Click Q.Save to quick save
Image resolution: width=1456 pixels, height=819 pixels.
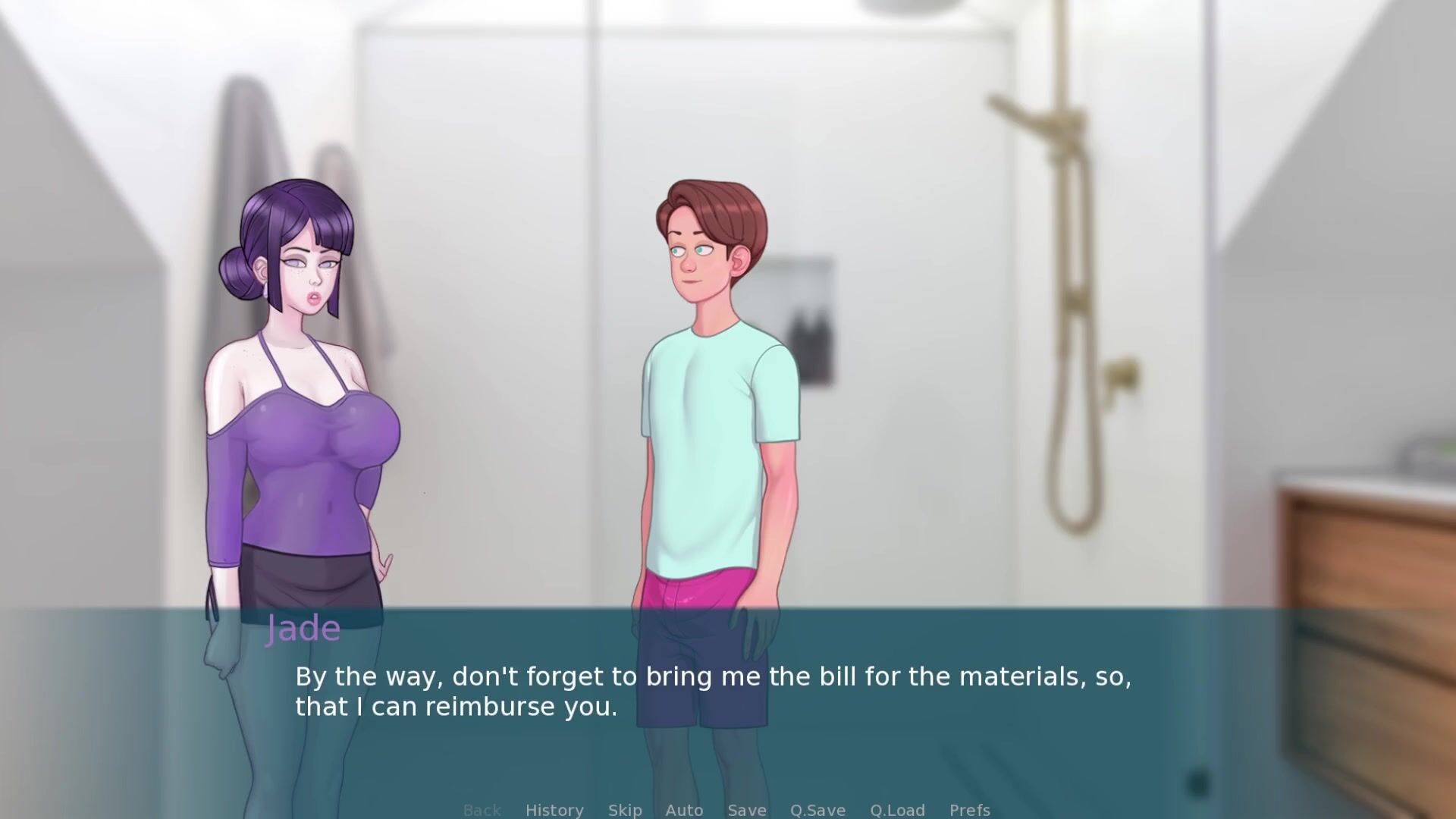(817, 810)
